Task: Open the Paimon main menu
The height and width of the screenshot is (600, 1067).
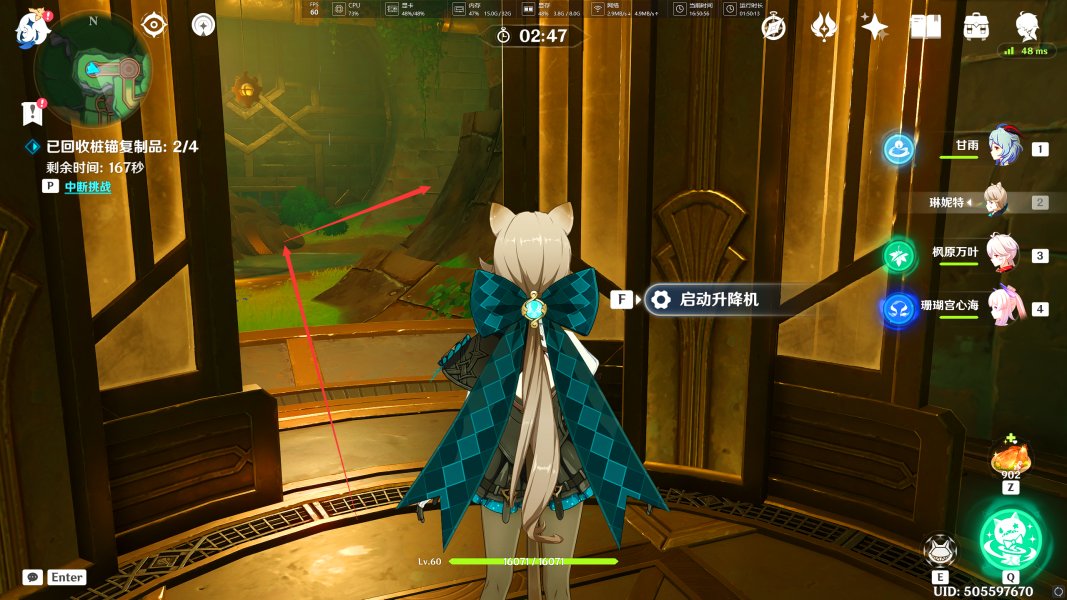Action: [x=32, y=28]
